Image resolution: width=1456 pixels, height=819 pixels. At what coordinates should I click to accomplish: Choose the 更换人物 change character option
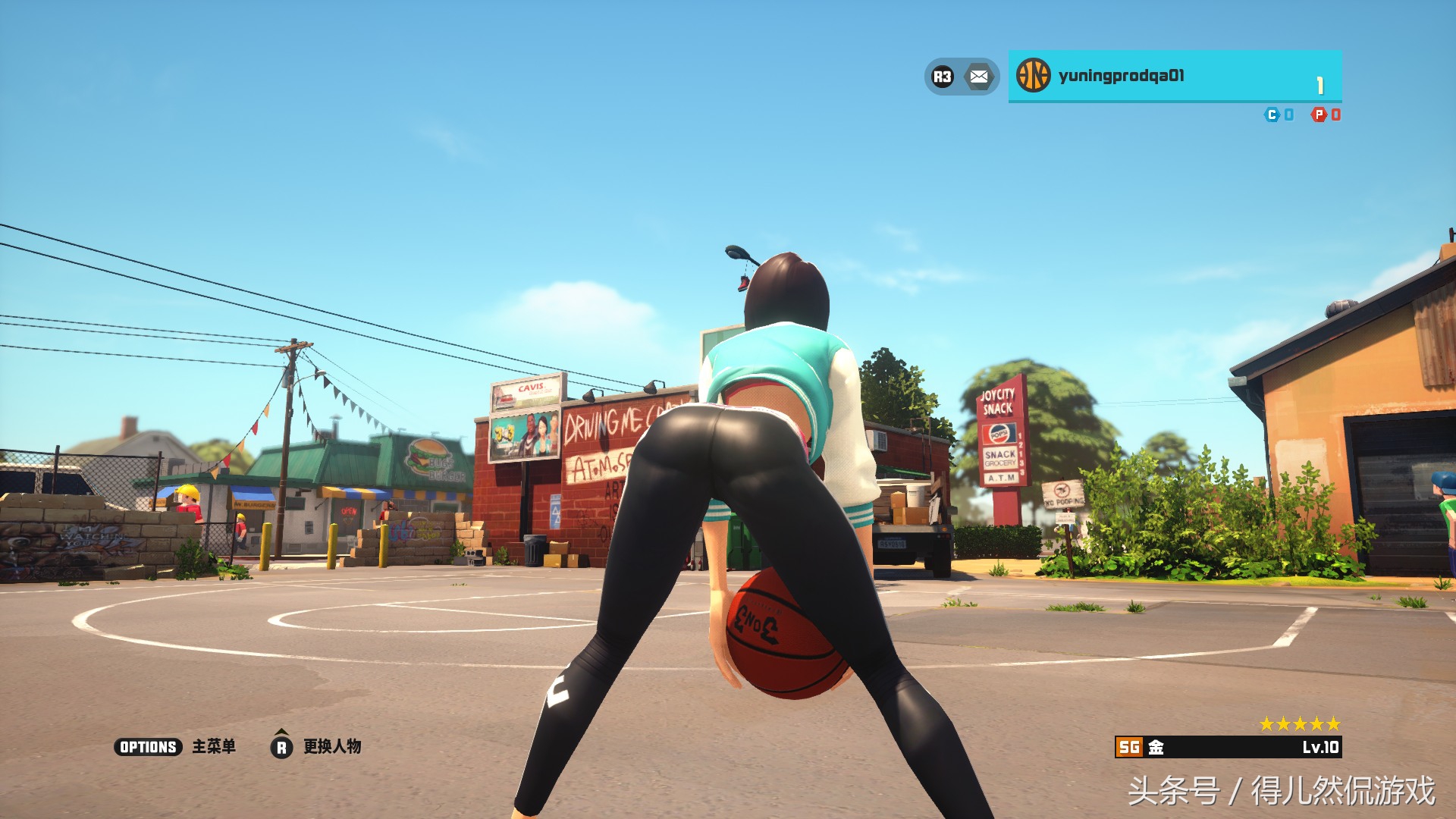tap(332, 747)
